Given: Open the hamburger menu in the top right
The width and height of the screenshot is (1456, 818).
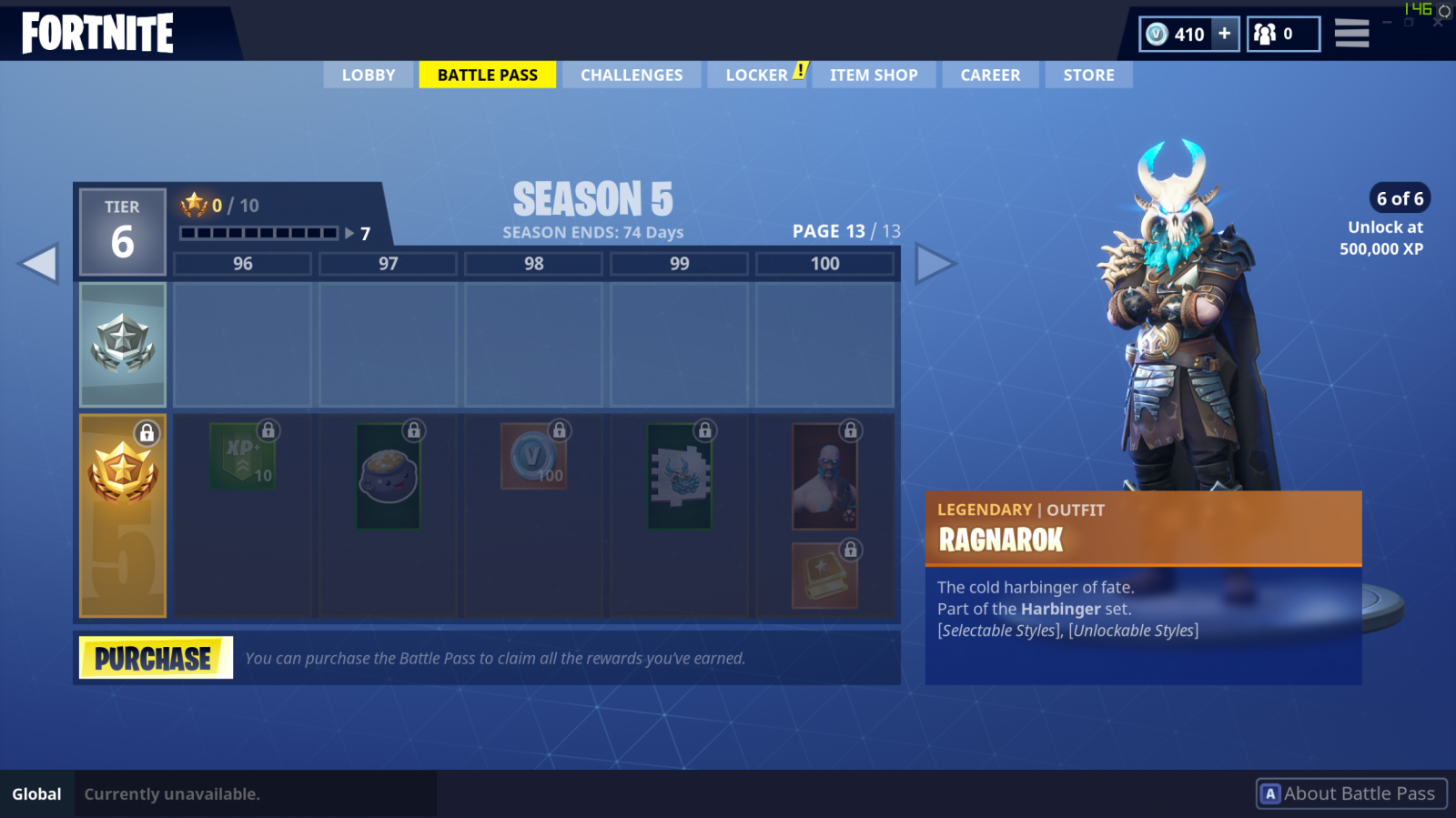Looking at the screenshot, I should tap(1352, 33).
